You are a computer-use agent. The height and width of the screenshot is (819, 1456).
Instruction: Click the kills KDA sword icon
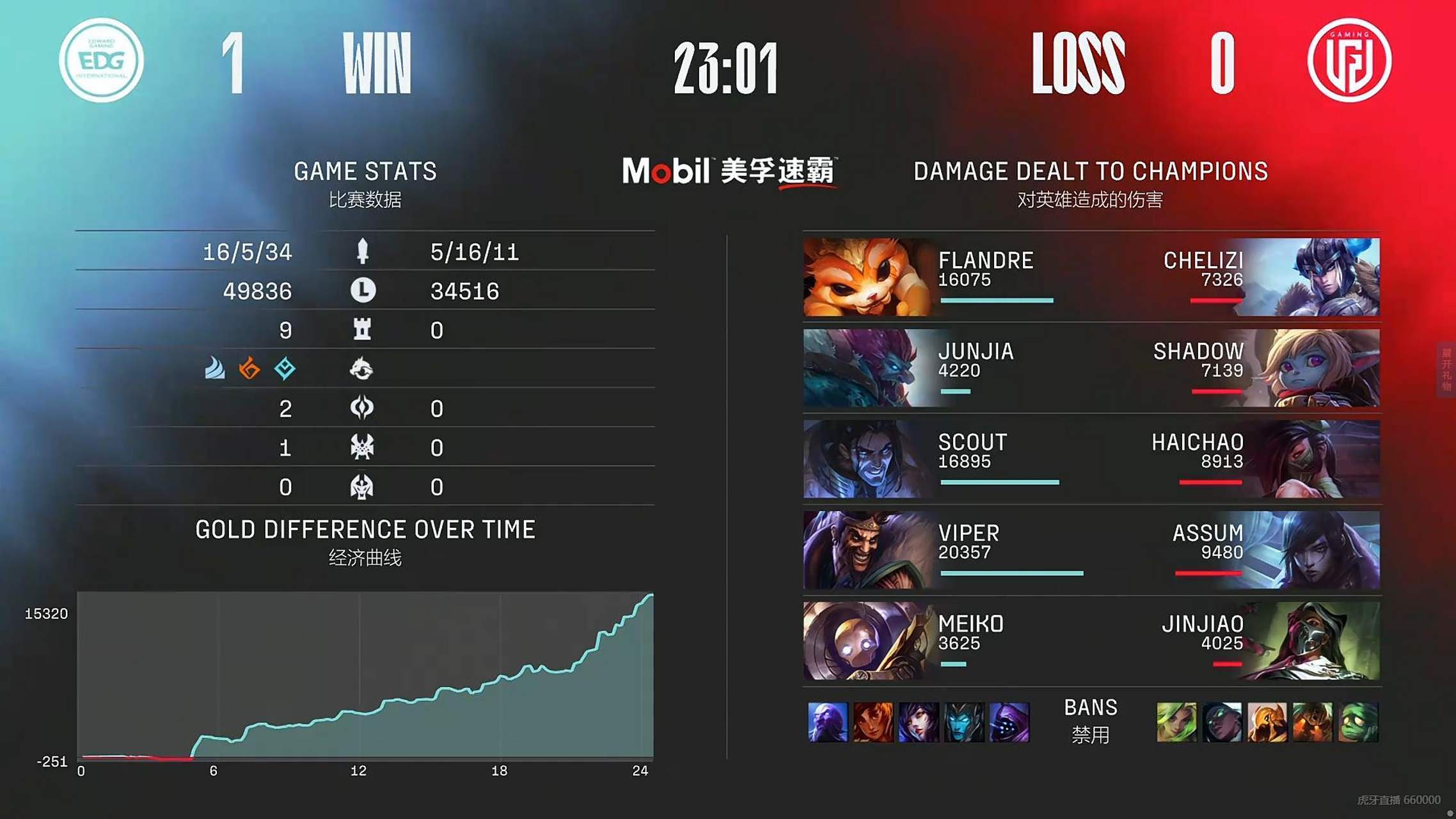(361, 251)
